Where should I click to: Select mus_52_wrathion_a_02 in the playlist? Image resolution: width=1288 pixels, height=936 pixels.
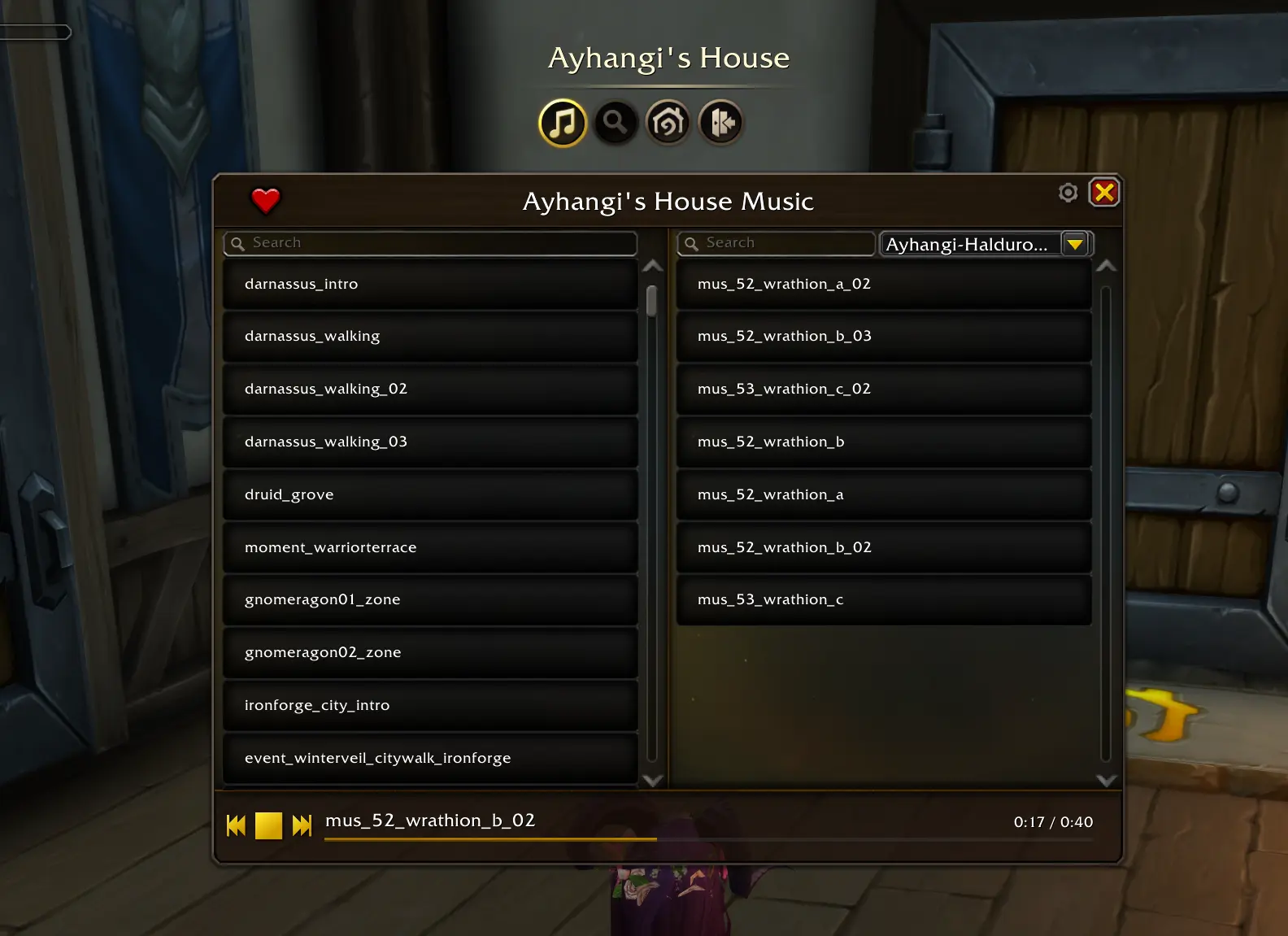click(883, 284)
